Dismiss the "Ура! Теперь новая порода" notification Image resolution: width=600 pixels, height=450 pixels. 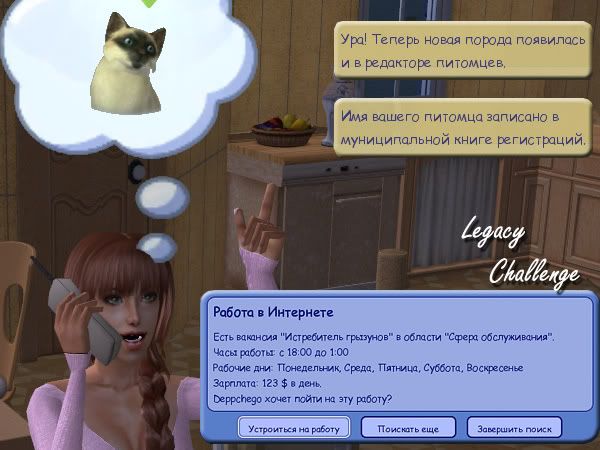(x=461, y=52)
